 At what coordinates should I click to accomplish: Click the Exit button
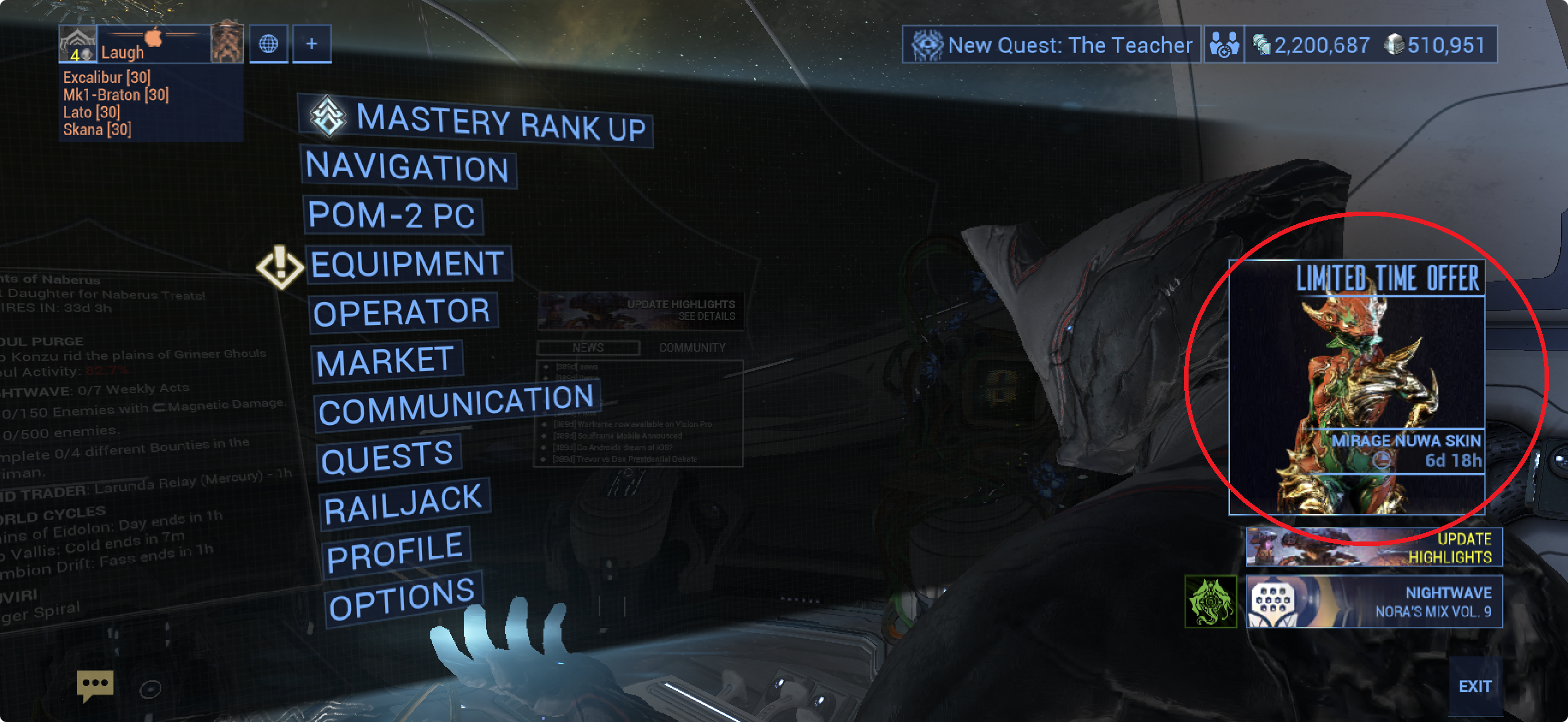pyautogui.click(x=1475, y=686)
